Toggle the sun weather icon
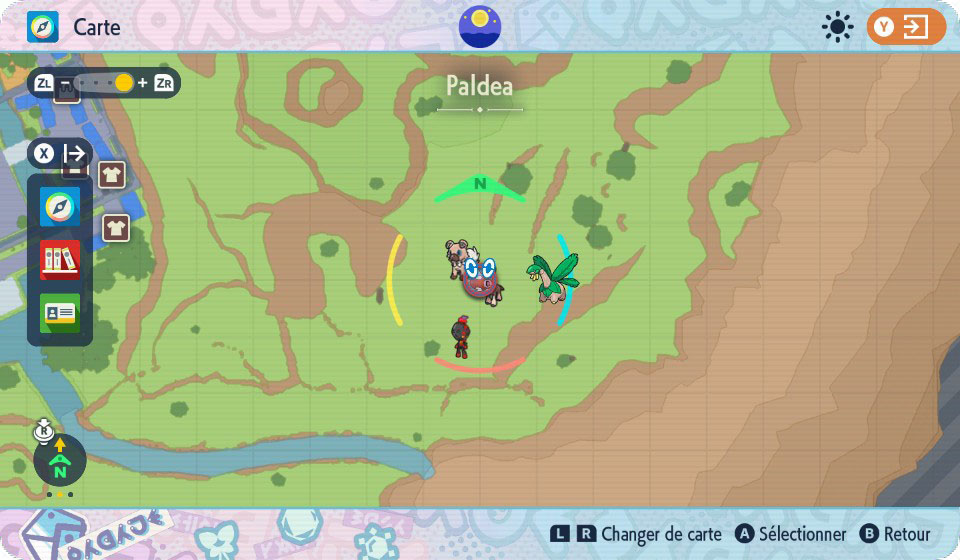The height and width of the screenshot is (560, 960). click(837, 27)
